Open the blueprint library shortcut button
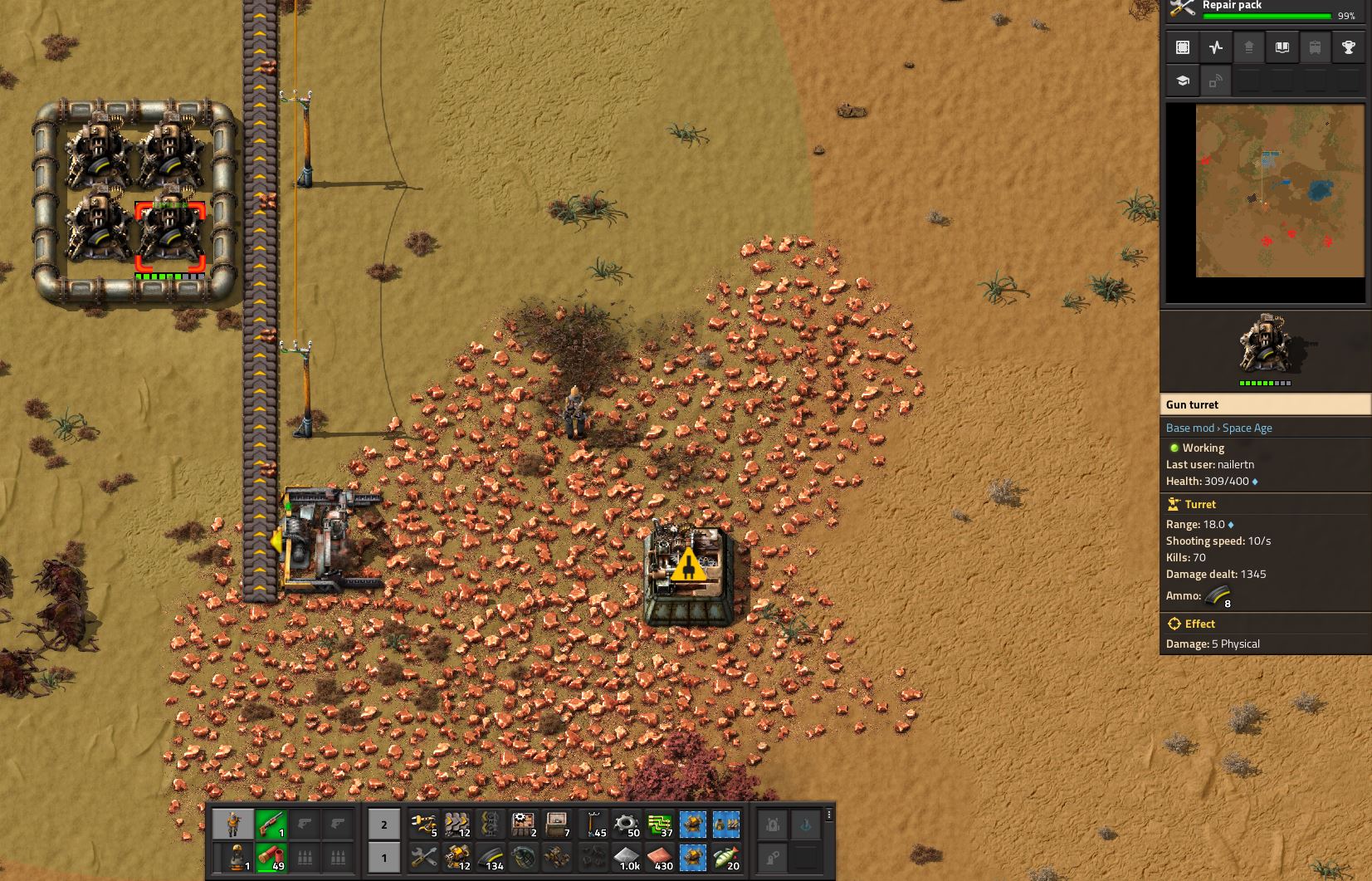Screen dimensions: 1372x881 1183,47
